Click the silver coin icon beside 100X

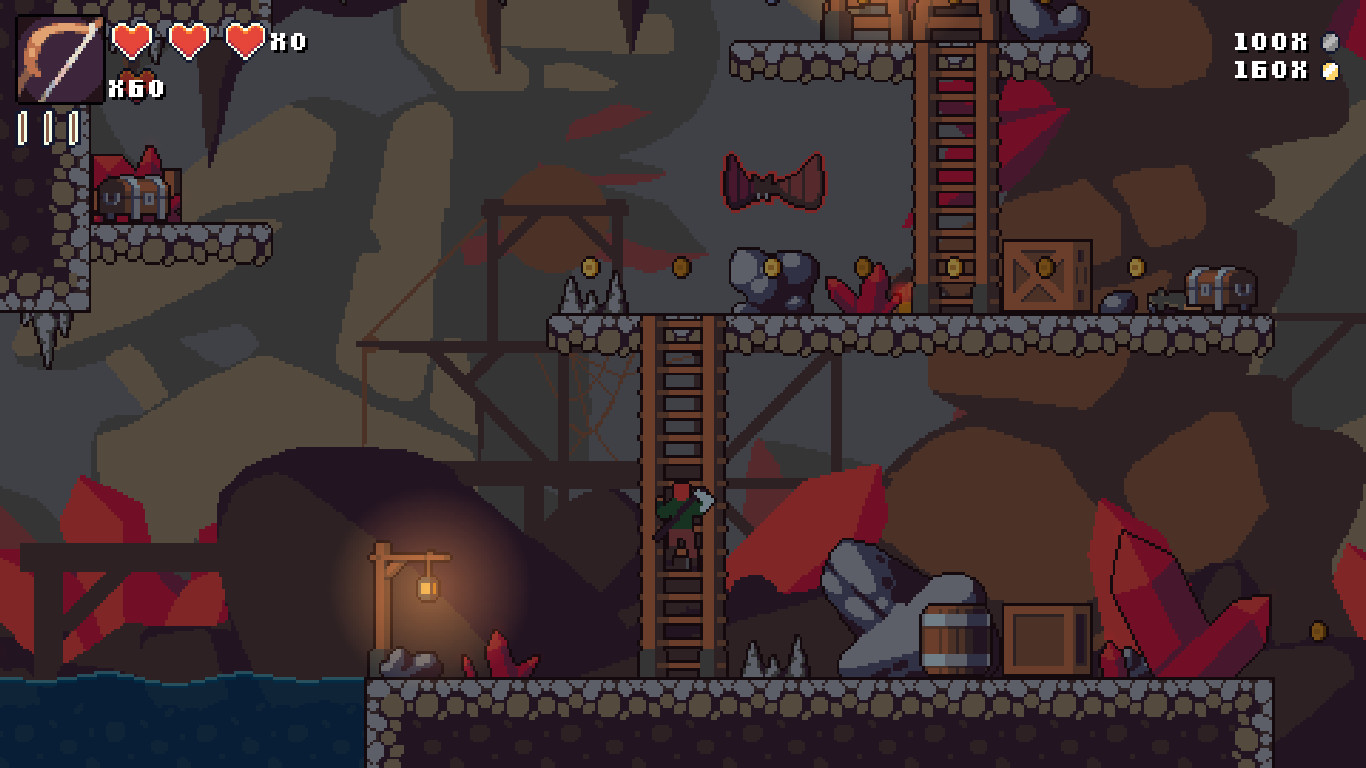point(1330,42)
